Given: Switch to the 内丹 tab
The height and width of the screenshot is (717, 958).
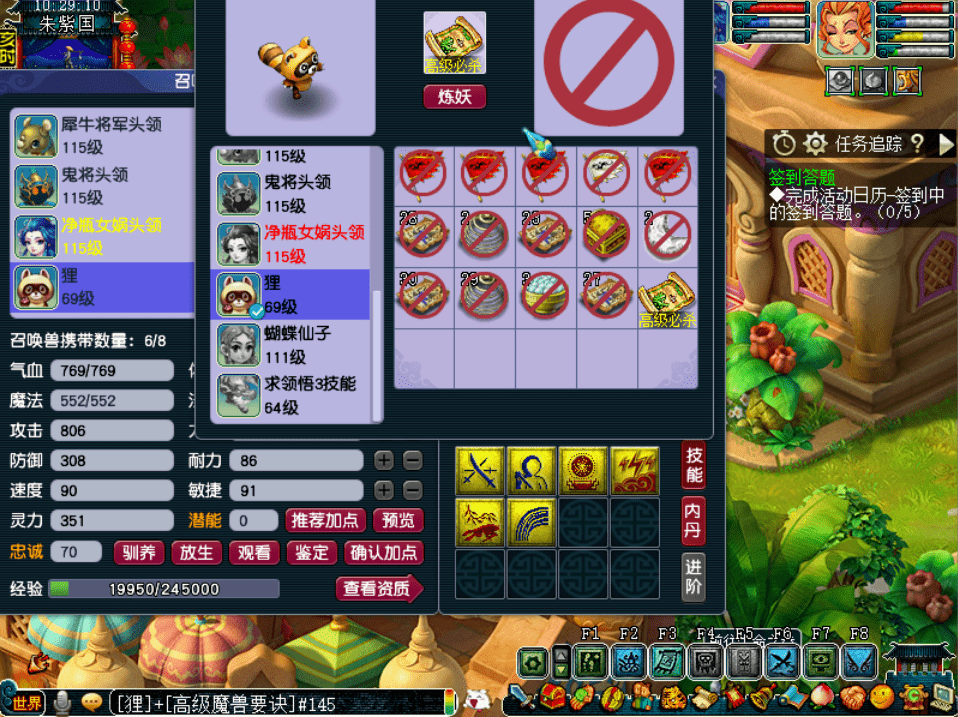Looking at the screenshot, I should tap(694, 521).
